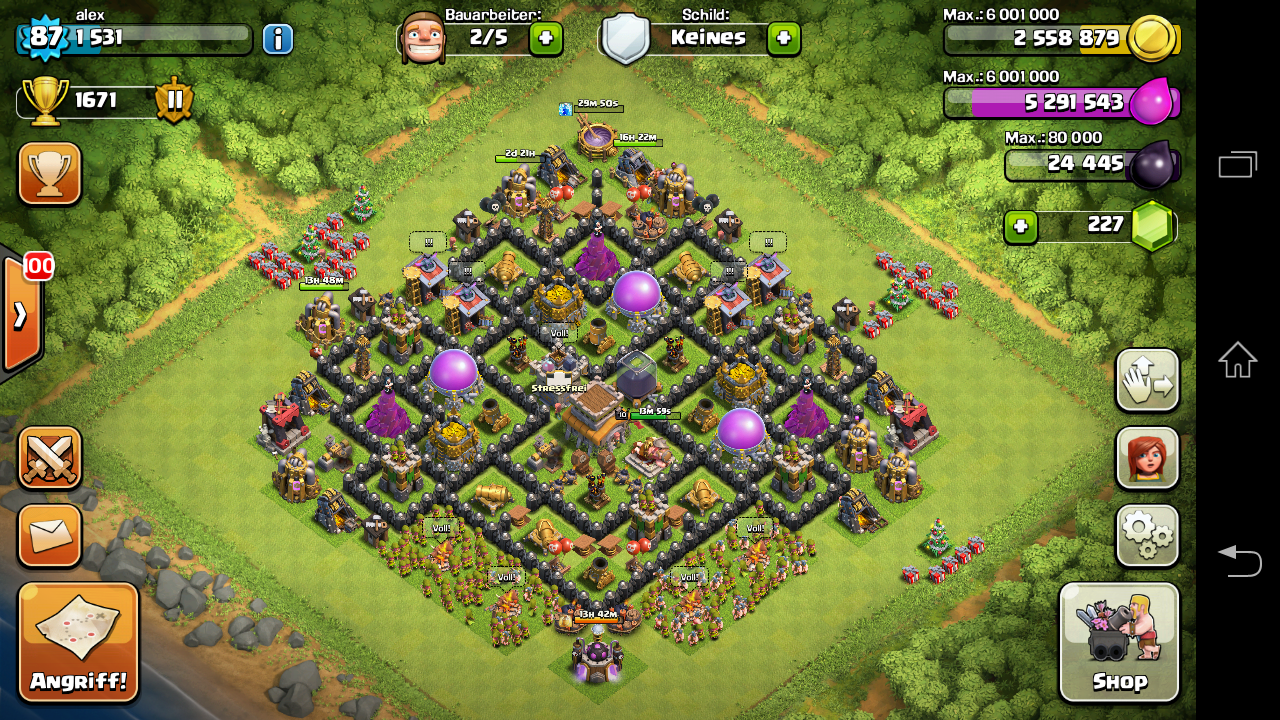
Task: Toggle the village edit layout button
Action: (1147, 380)
